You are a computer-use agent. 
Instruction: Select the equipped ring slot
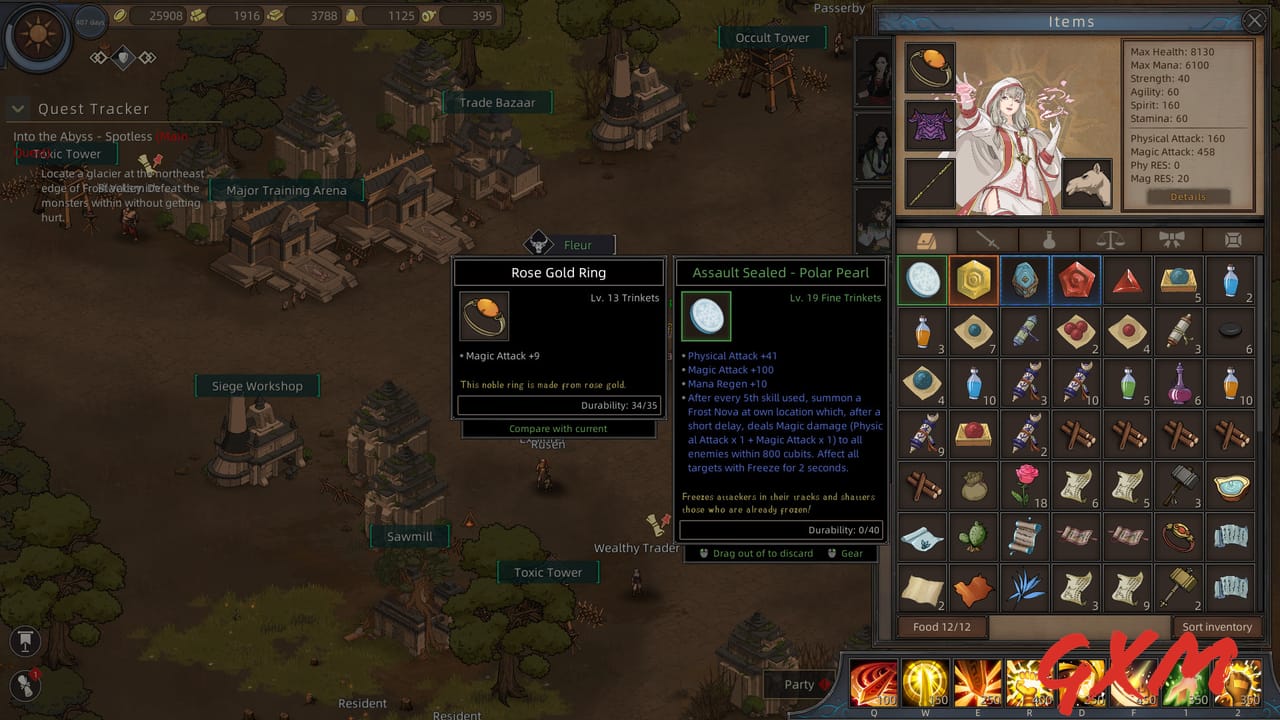pyautogui.click(x=929, y=68)
